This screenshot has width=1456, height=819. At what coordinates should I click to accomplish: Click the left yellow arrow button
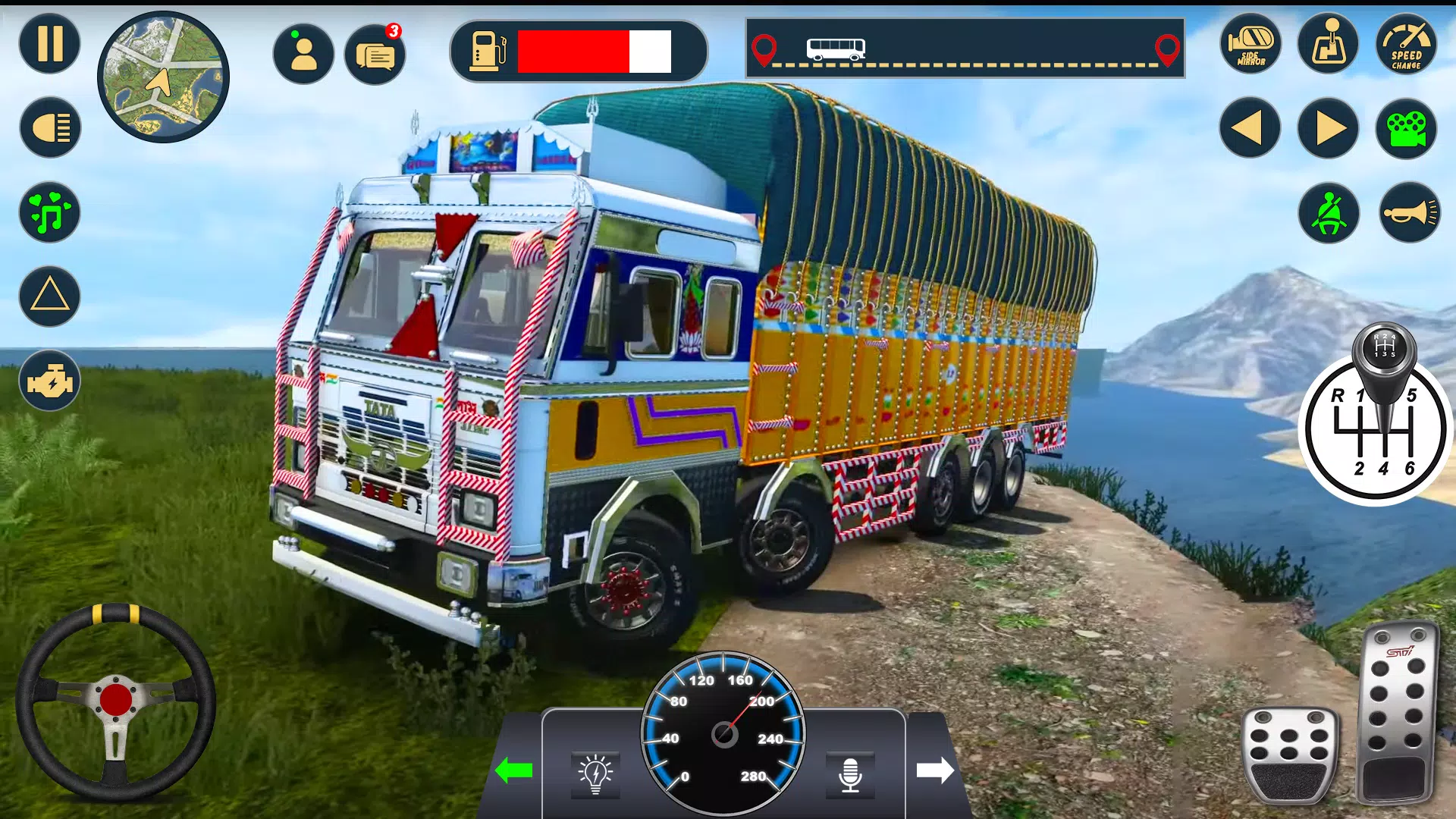1250,128
